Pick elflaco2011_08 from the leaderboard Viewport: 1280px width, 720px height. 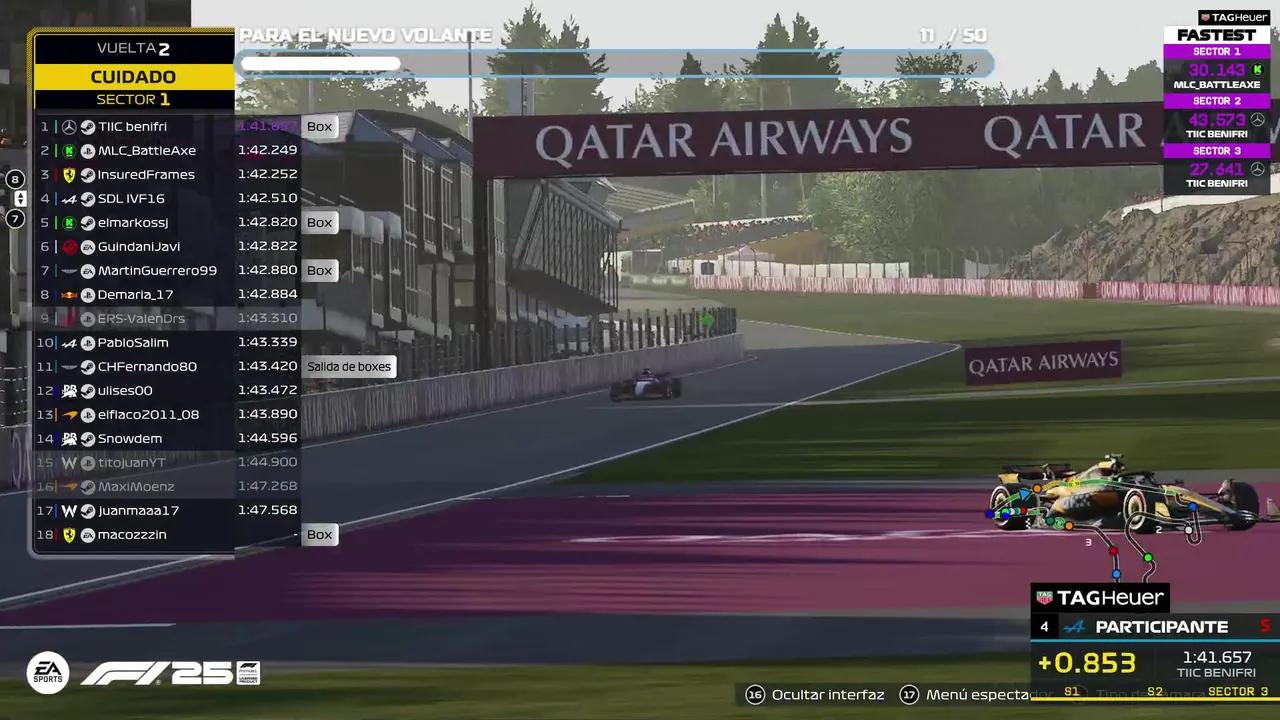[x=148, y=415]
